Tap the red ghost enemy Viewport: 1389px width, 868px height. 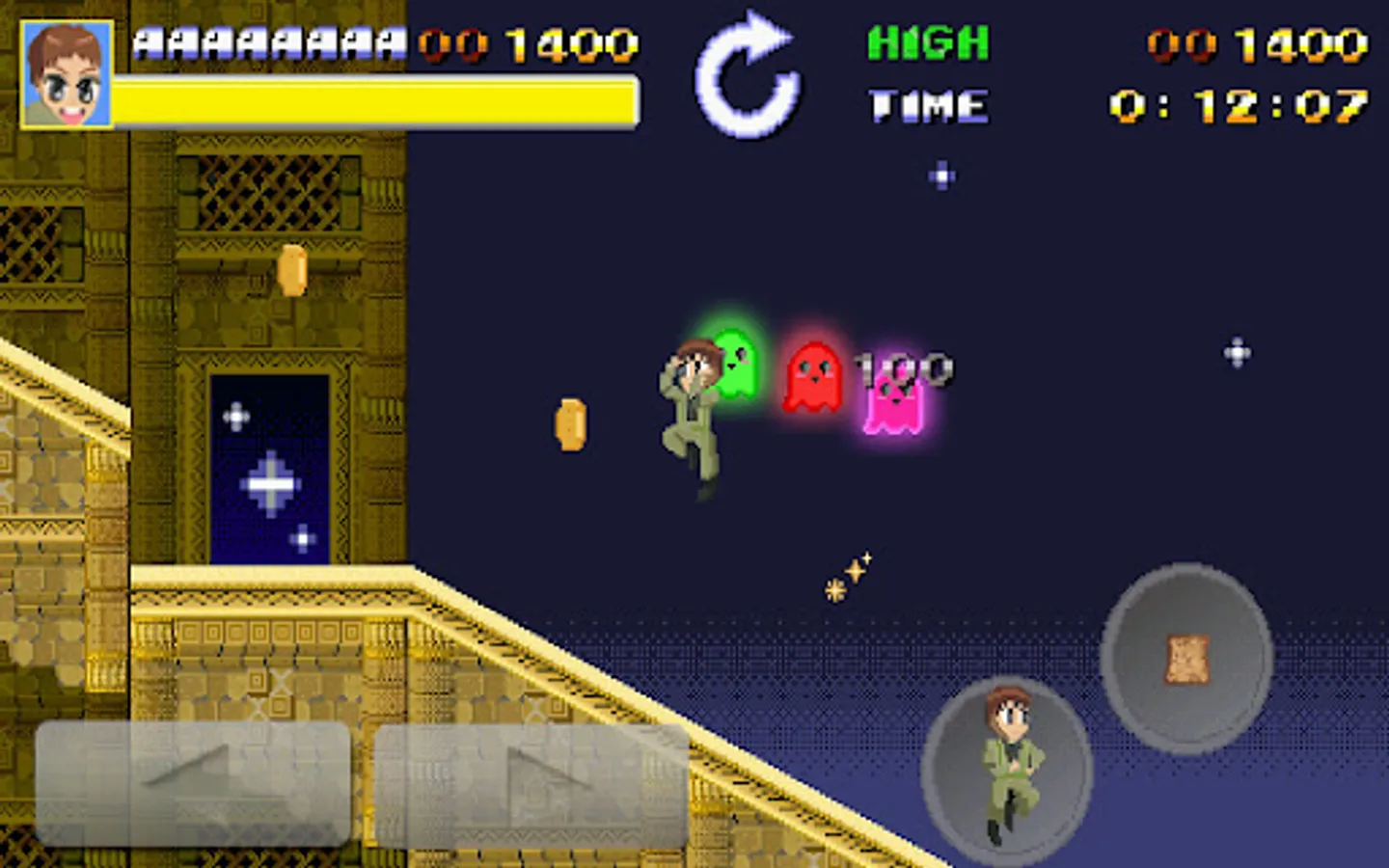(813, 376)
